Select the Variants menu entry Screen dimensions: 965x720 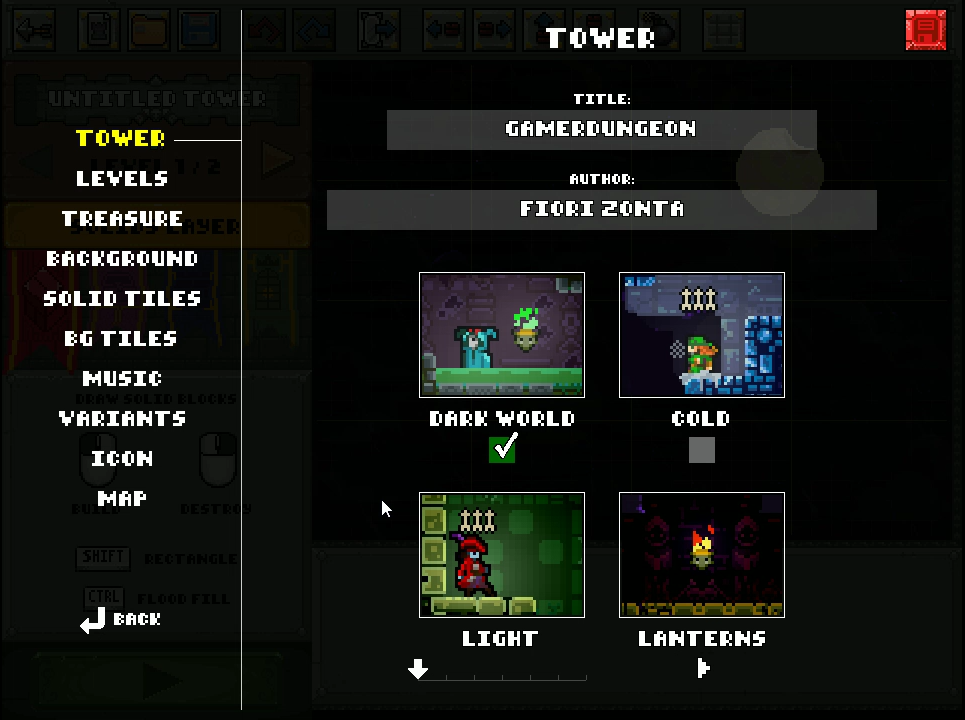click(x=122, y=419)
